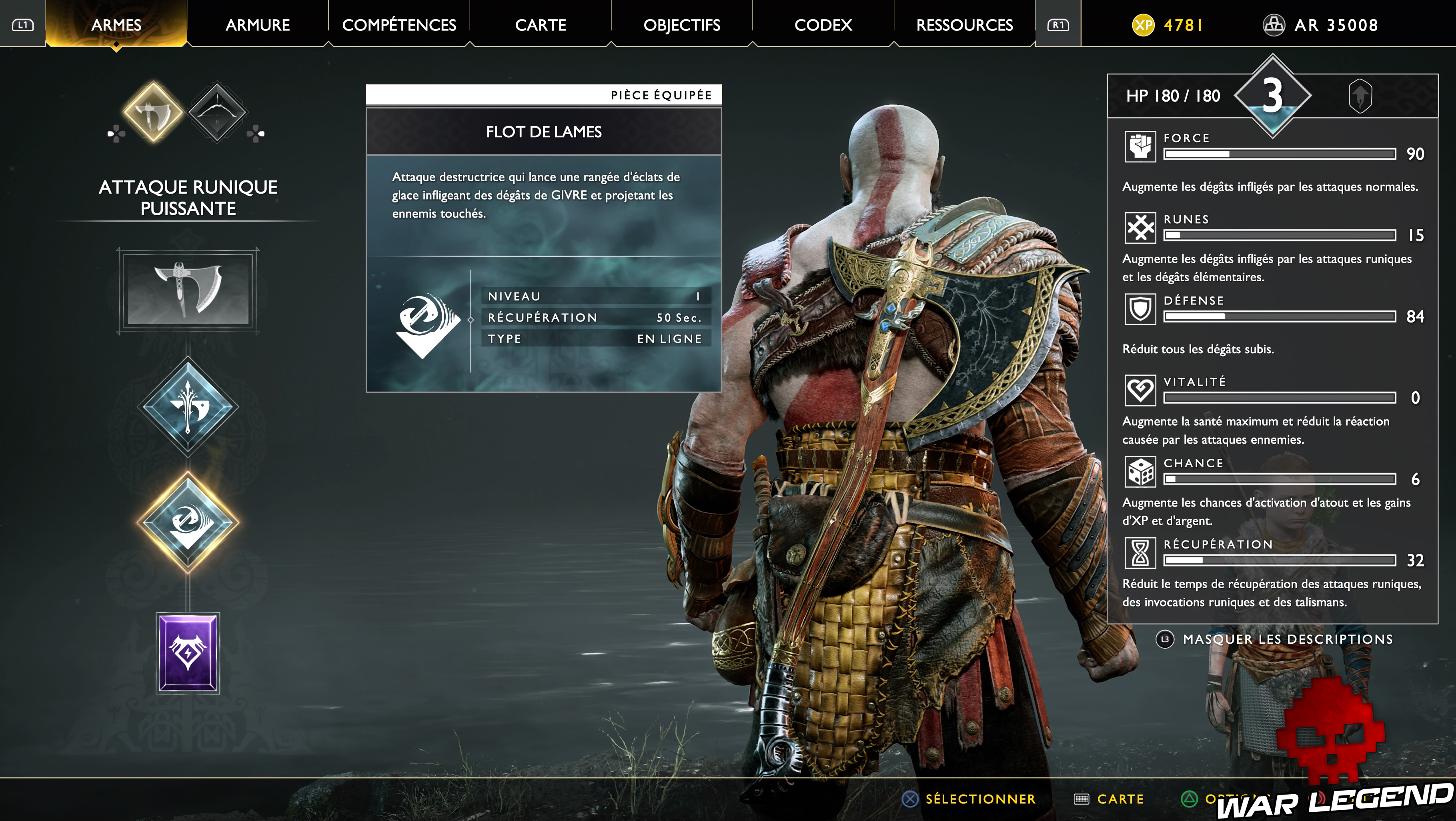The image size is (1456, 821).
Task: Click the Vitalité heart icon
Action: click(1140, 390)
